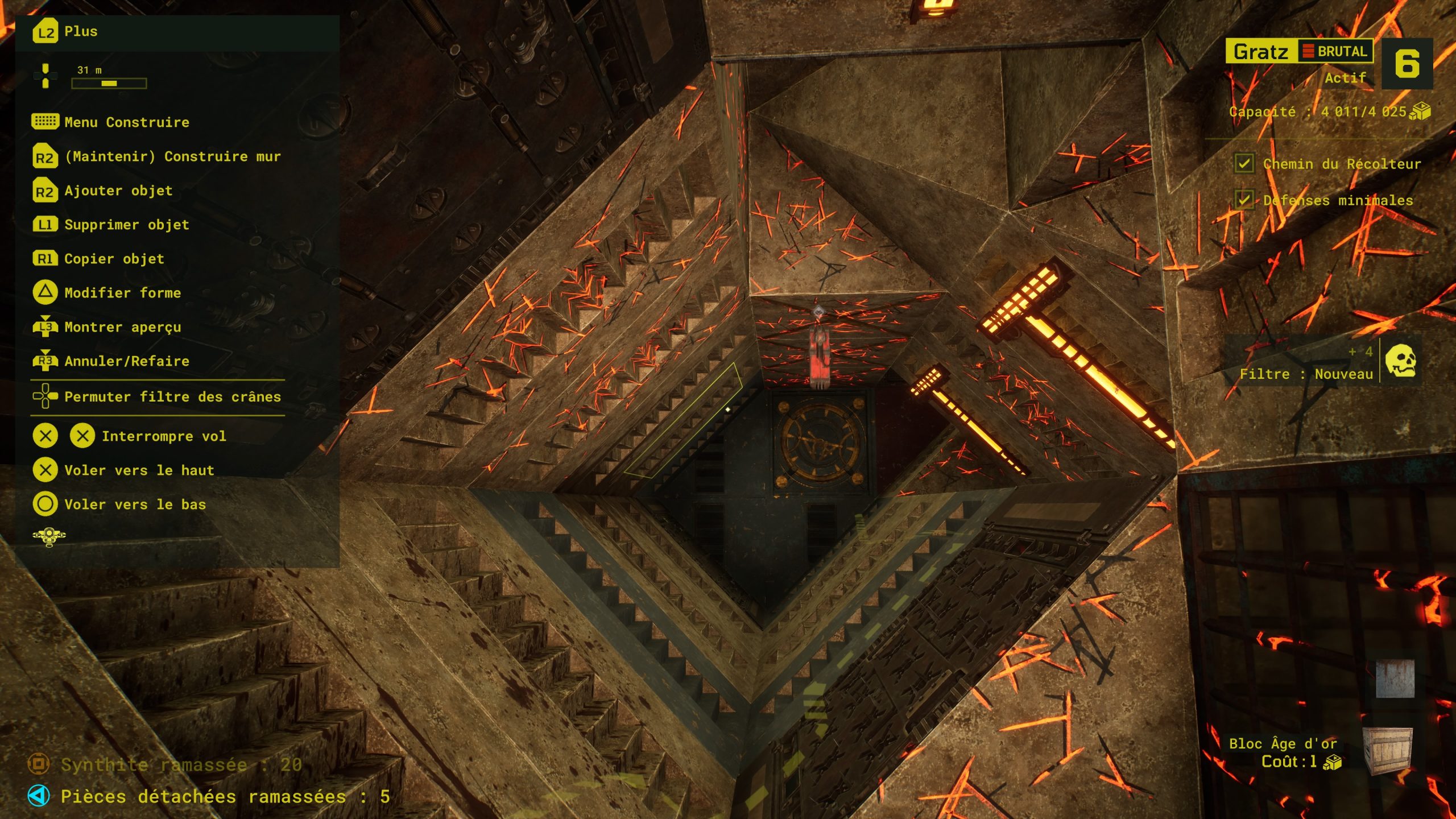
Task: Toggle the Défenses minimales checkbox
Action: [x=1244, y=200]
